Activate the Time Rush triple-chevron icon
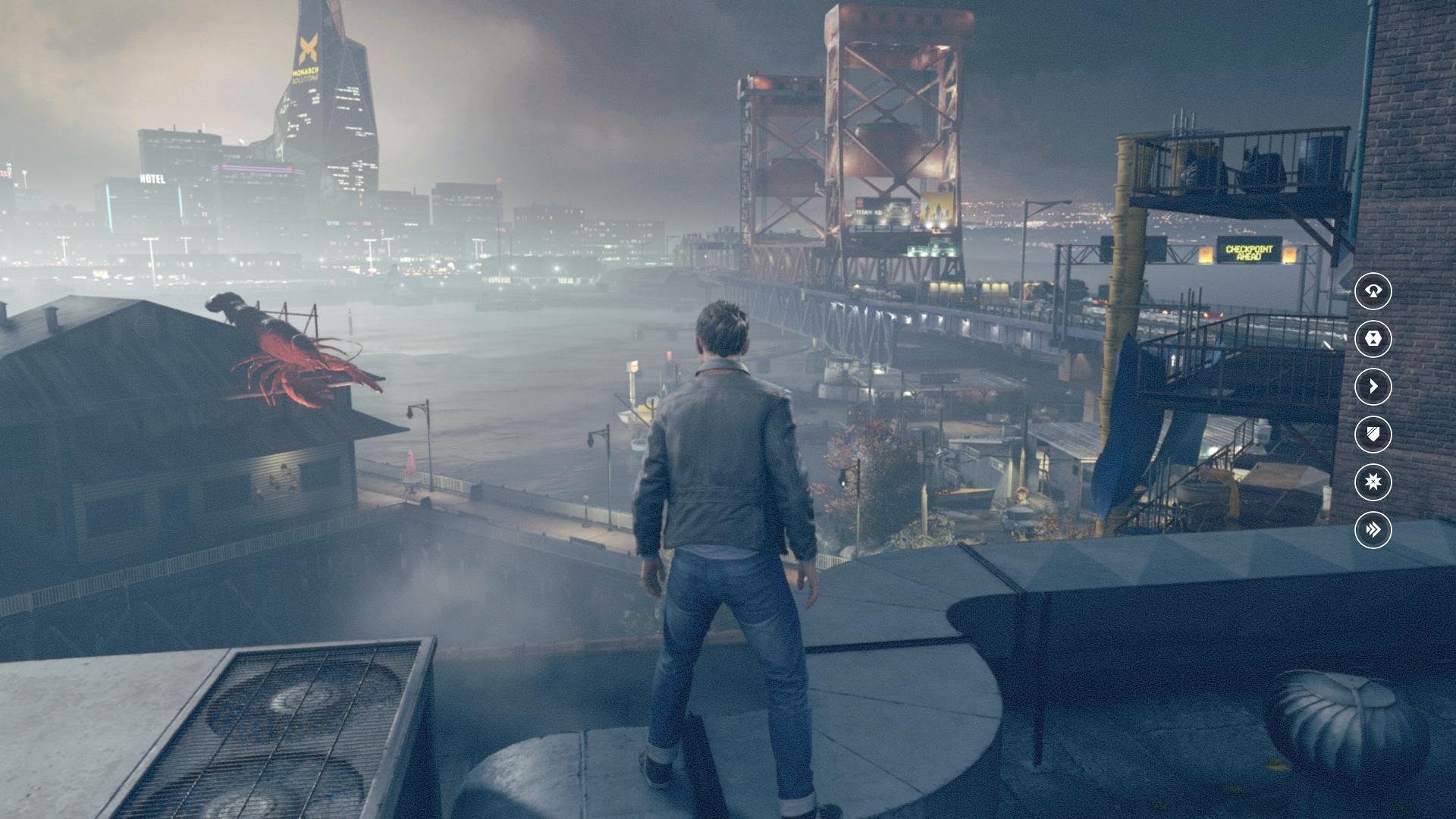This screenshot has width=1456, height=819. pyautogui.click(x=1373, y=529)
